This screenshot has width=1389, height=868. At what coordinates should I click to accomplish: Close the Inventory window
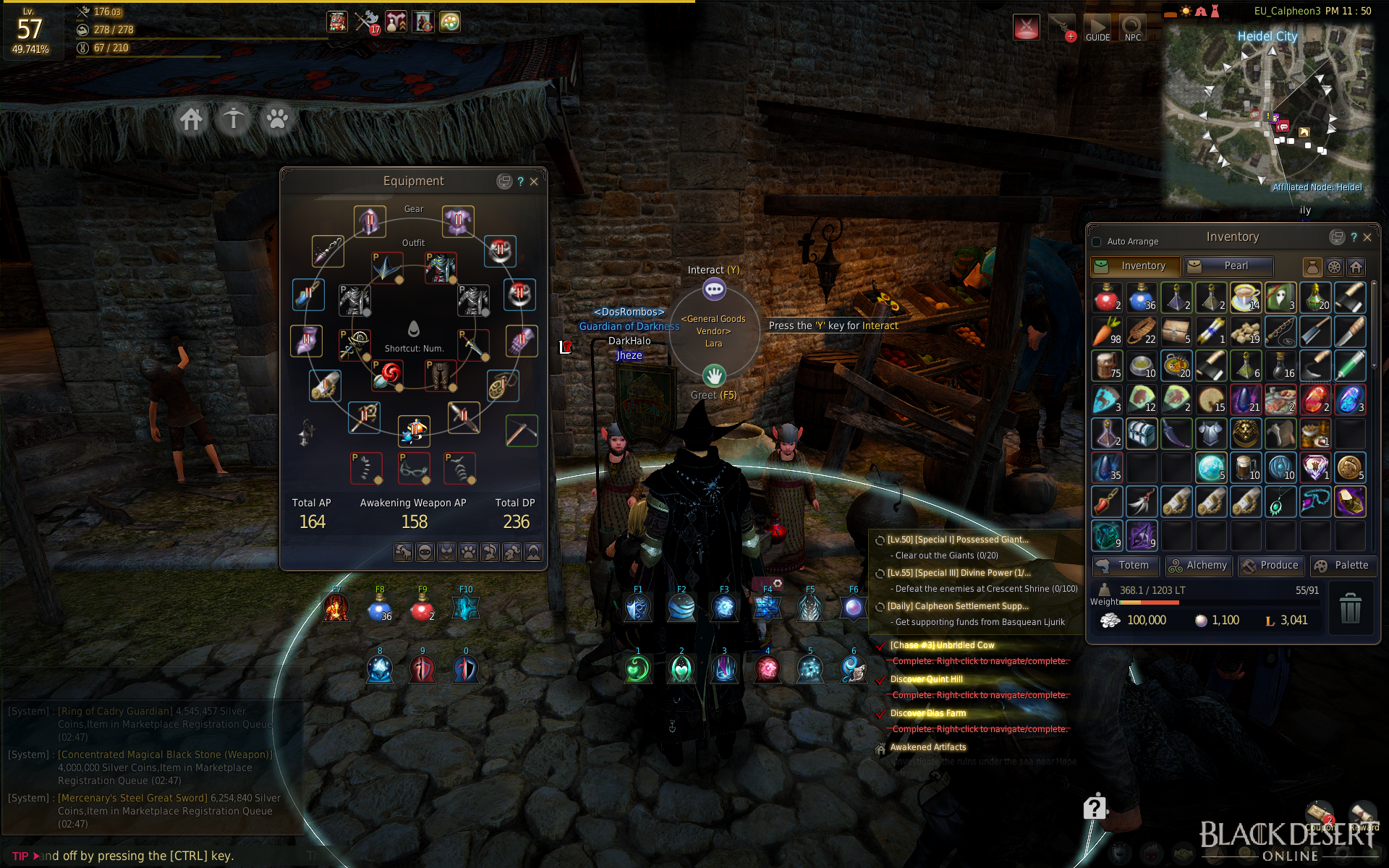1367,237
